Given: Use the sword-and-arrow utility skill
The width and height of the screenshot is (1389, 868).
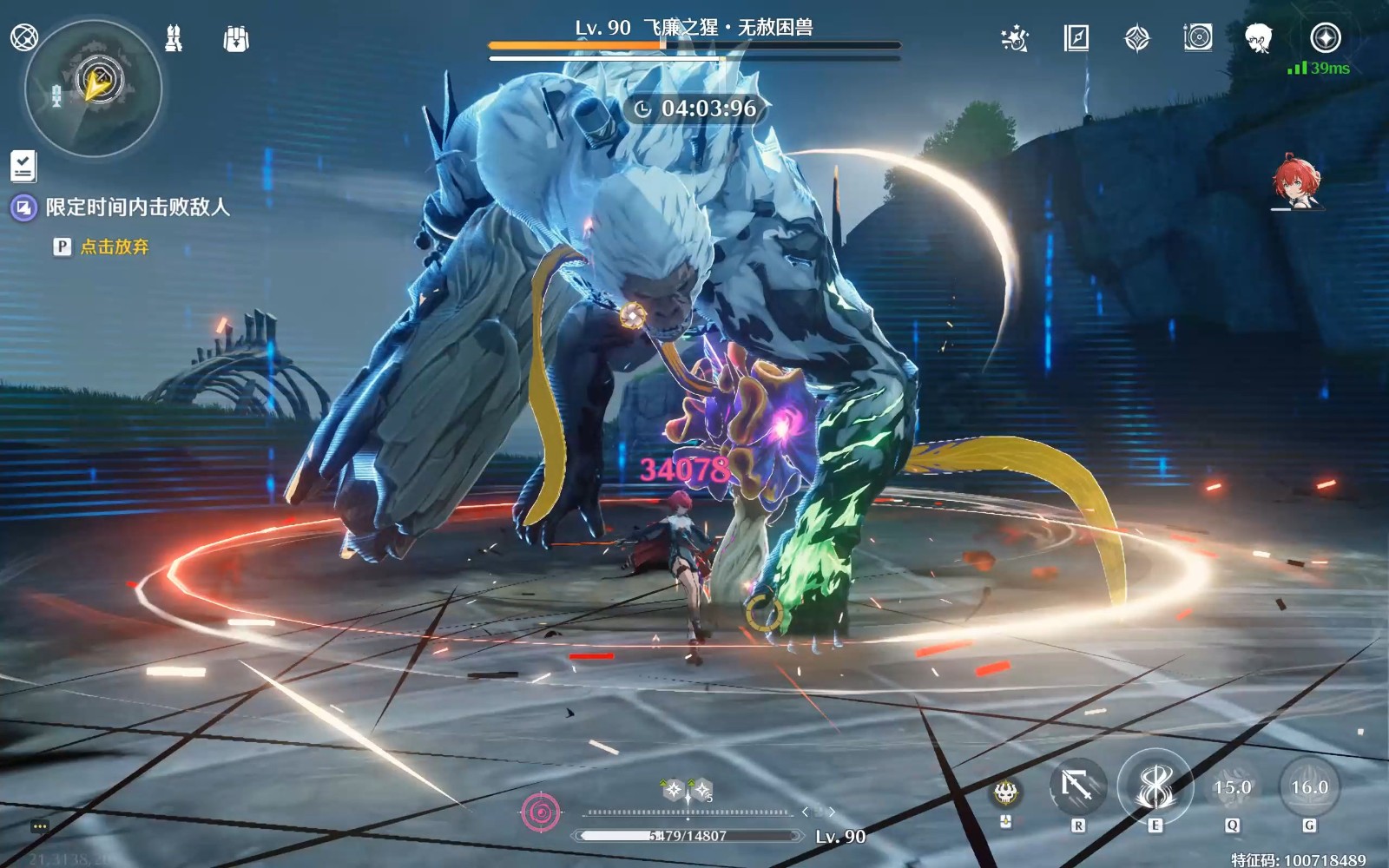Looking at the screenshot, I should 1077,788.
